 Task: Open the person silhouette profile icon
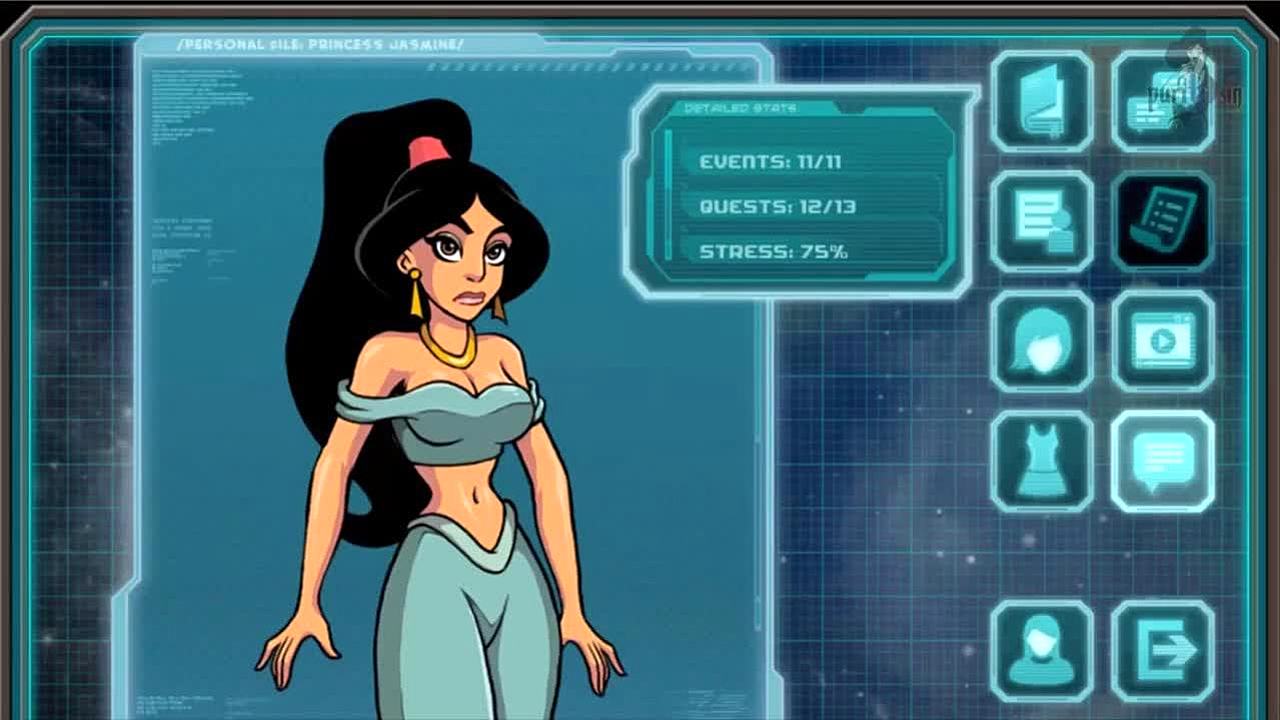point(1042,651)
